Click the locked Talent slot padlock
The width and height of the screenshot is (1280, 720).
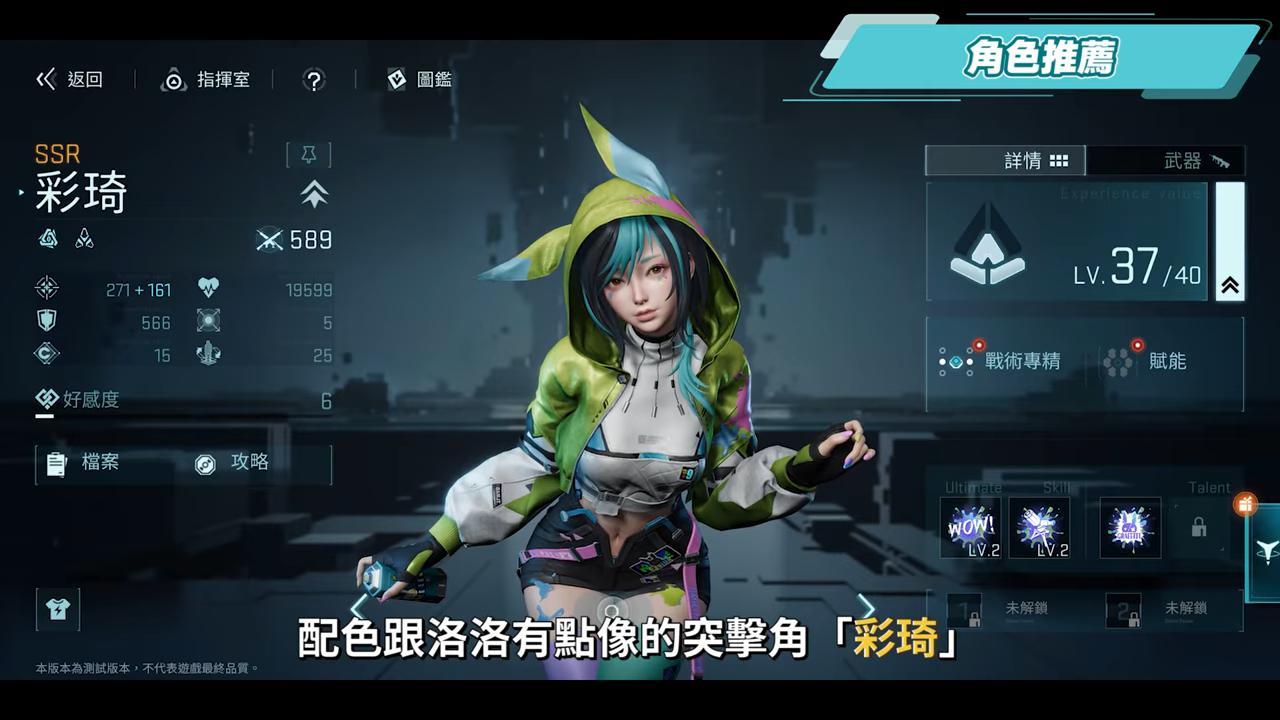pos(1199,528)
